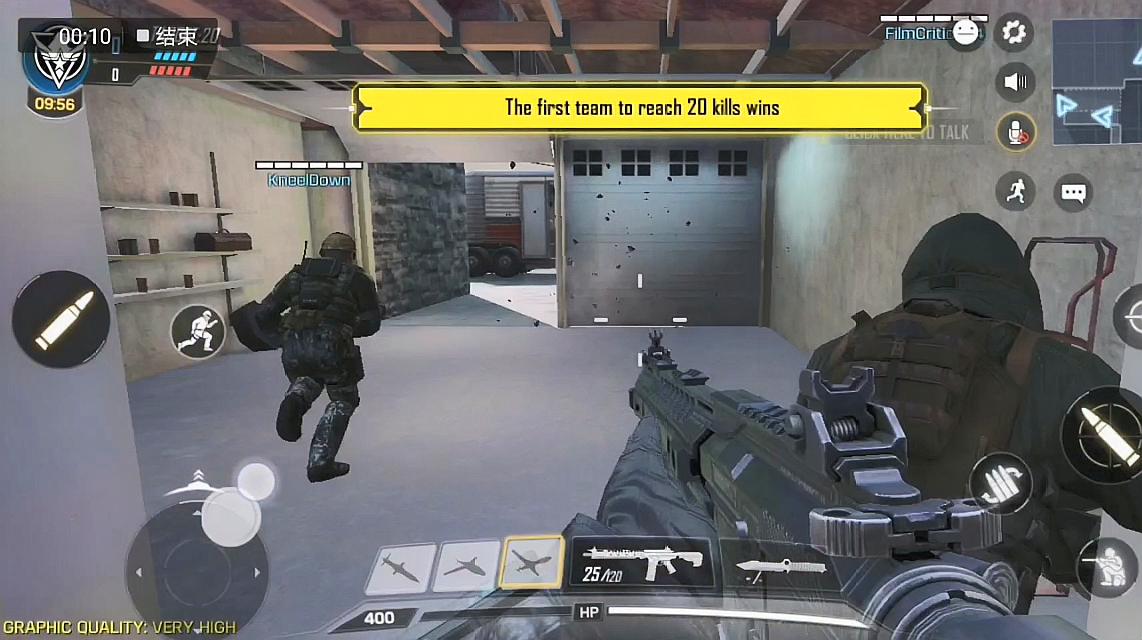The width and height of the screenshot is (1142, 640).
Task: Toggle the speaker sound icon
Action: (x=1016, y=82)
